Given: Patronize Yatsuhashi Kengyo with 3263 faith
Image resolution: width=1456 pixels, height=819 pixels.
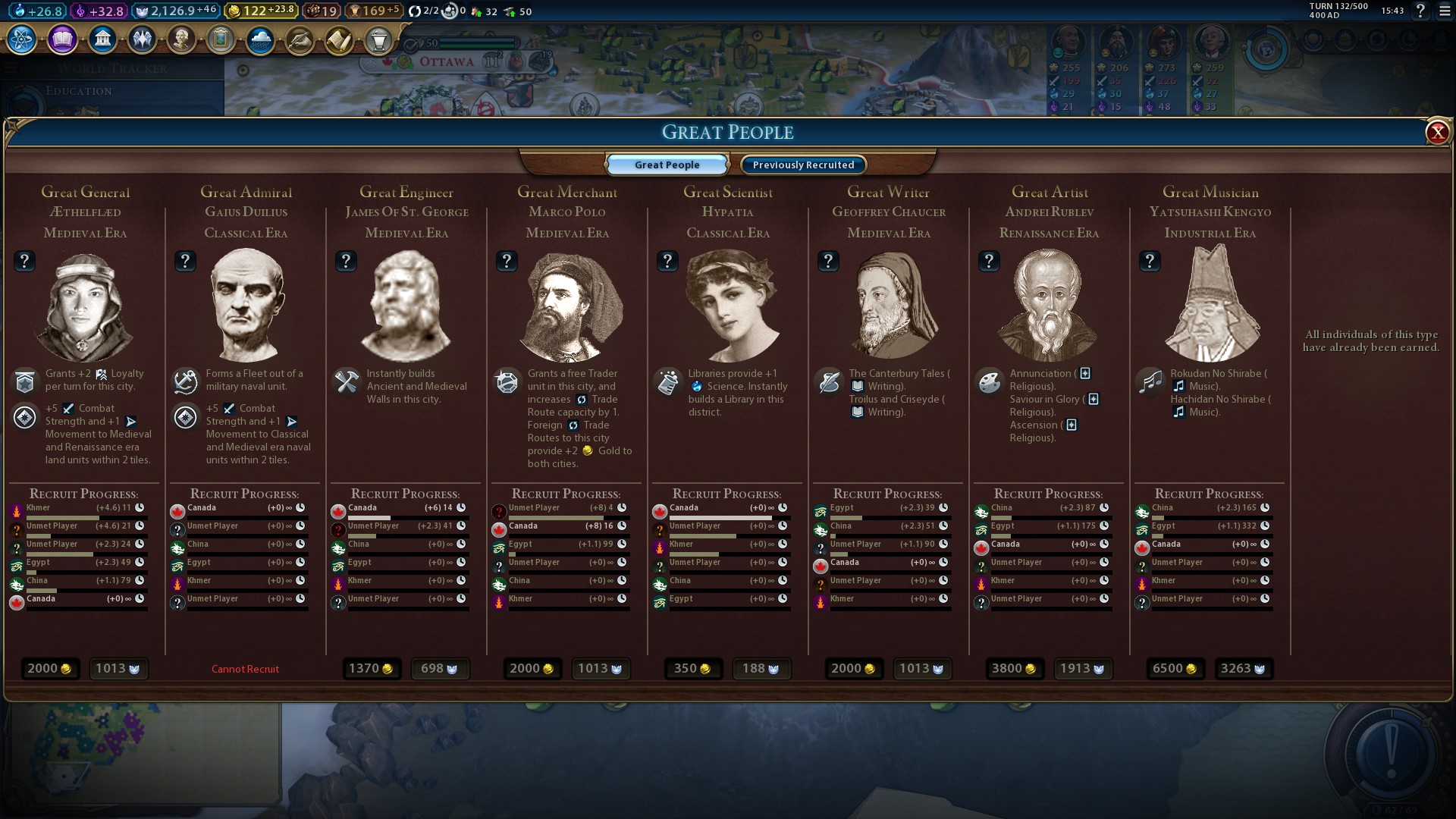Looking at the screenshot, I should [1243, 668].
